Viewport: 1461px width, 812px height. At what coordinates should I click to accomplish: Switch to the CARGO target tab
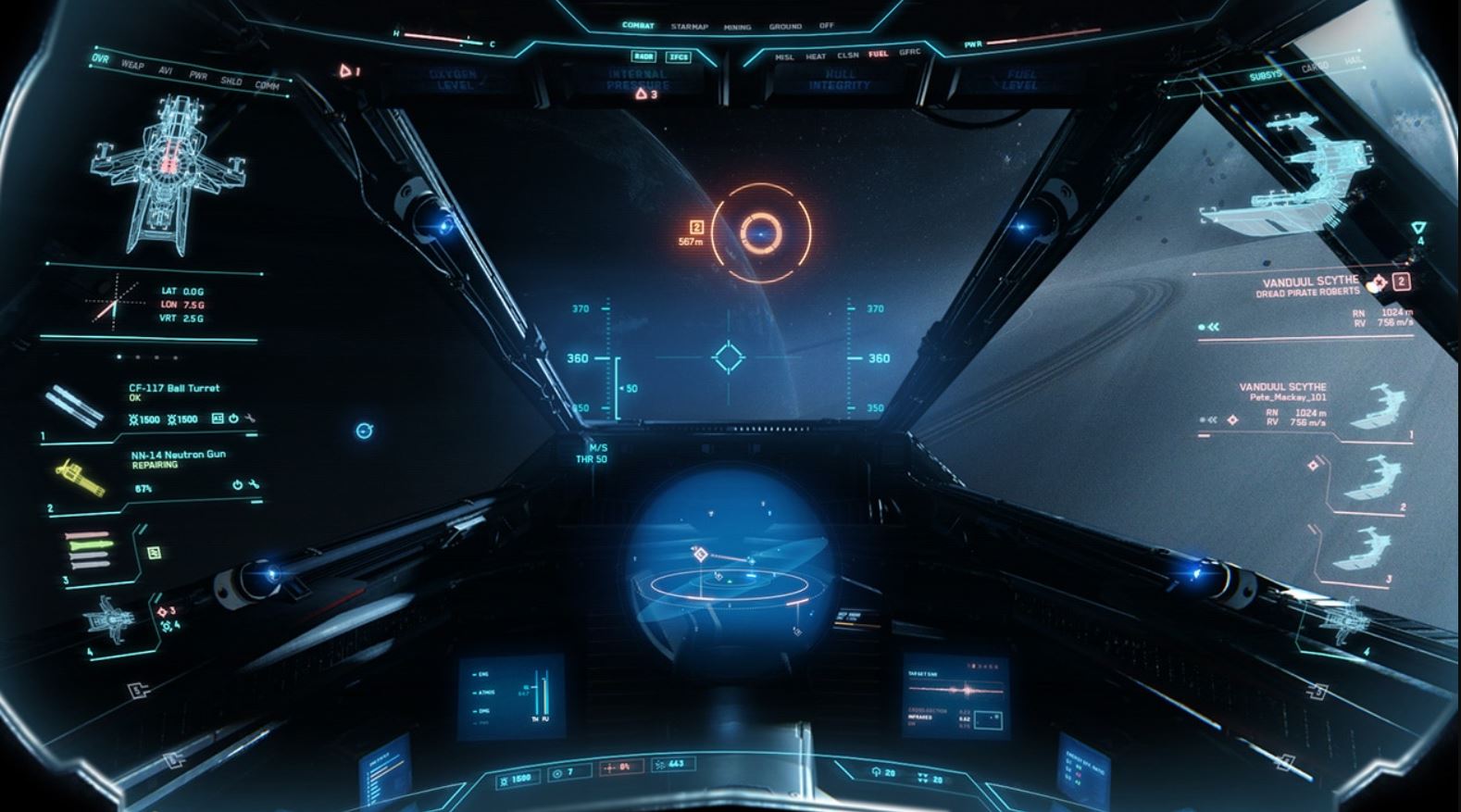point(1315,68)
